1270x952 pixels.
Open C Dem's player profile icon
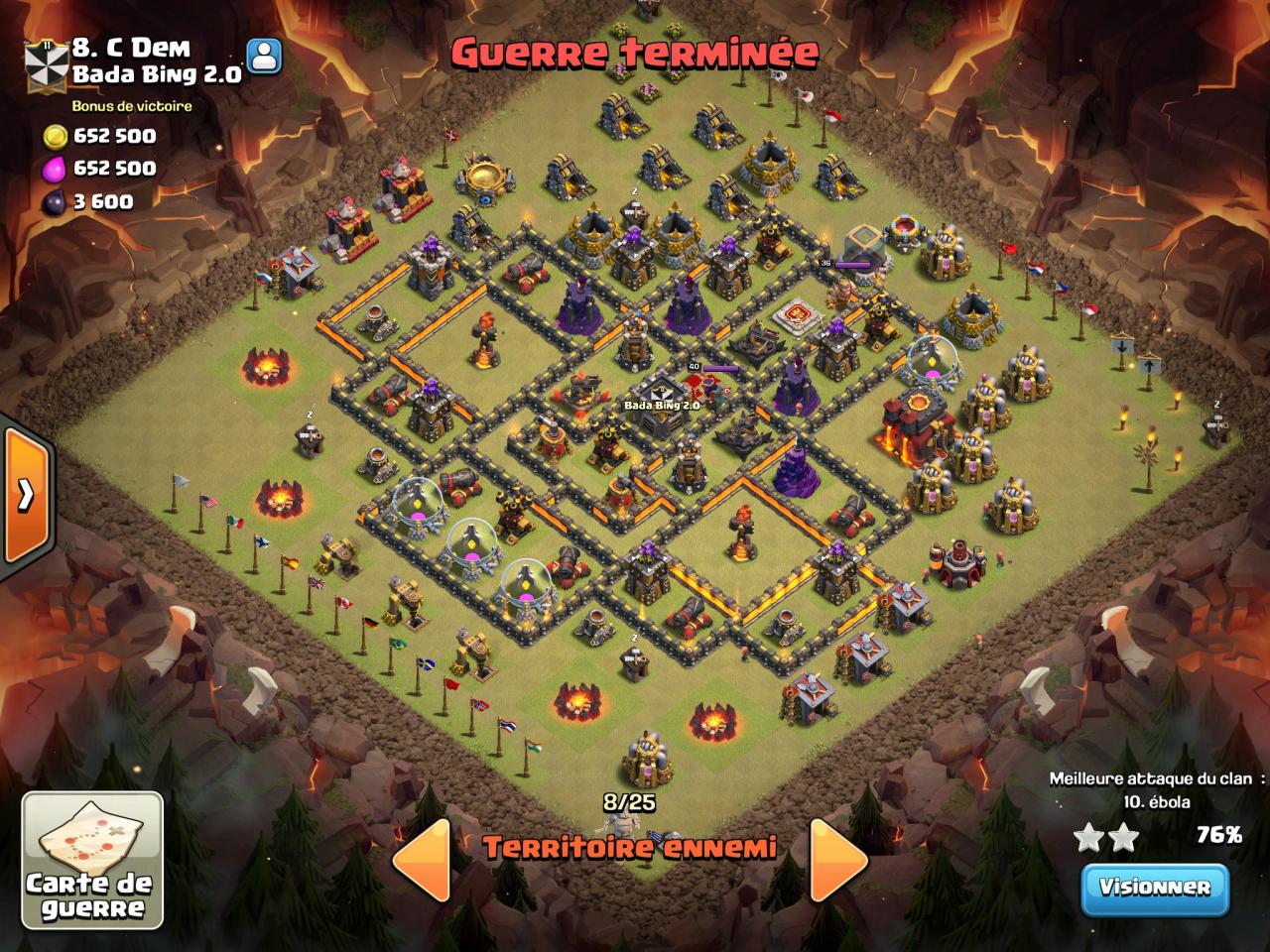[x=264, y=57]
